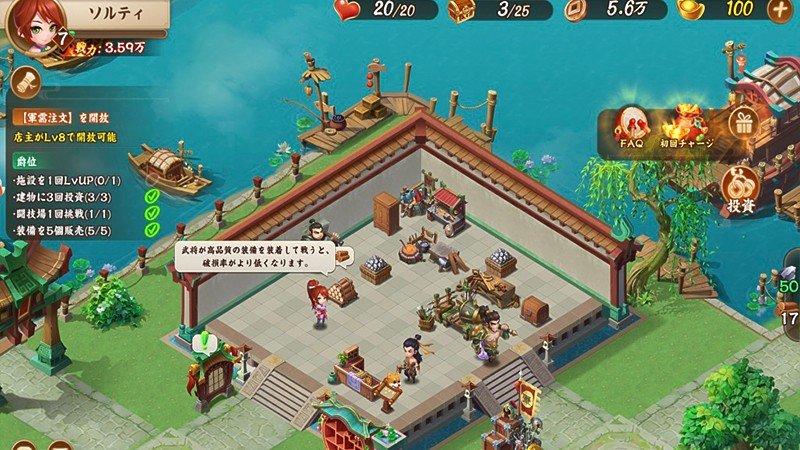Select the 装備を5個販売 quest objective
This screenshot has height=450, width=800.
62,230
